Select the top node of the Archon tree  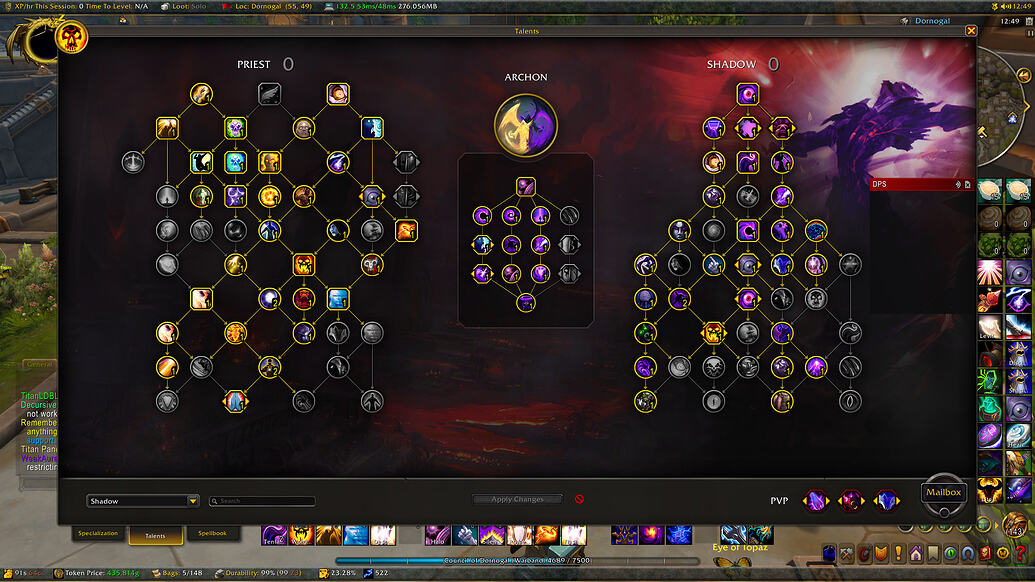(x=526, y=185)
